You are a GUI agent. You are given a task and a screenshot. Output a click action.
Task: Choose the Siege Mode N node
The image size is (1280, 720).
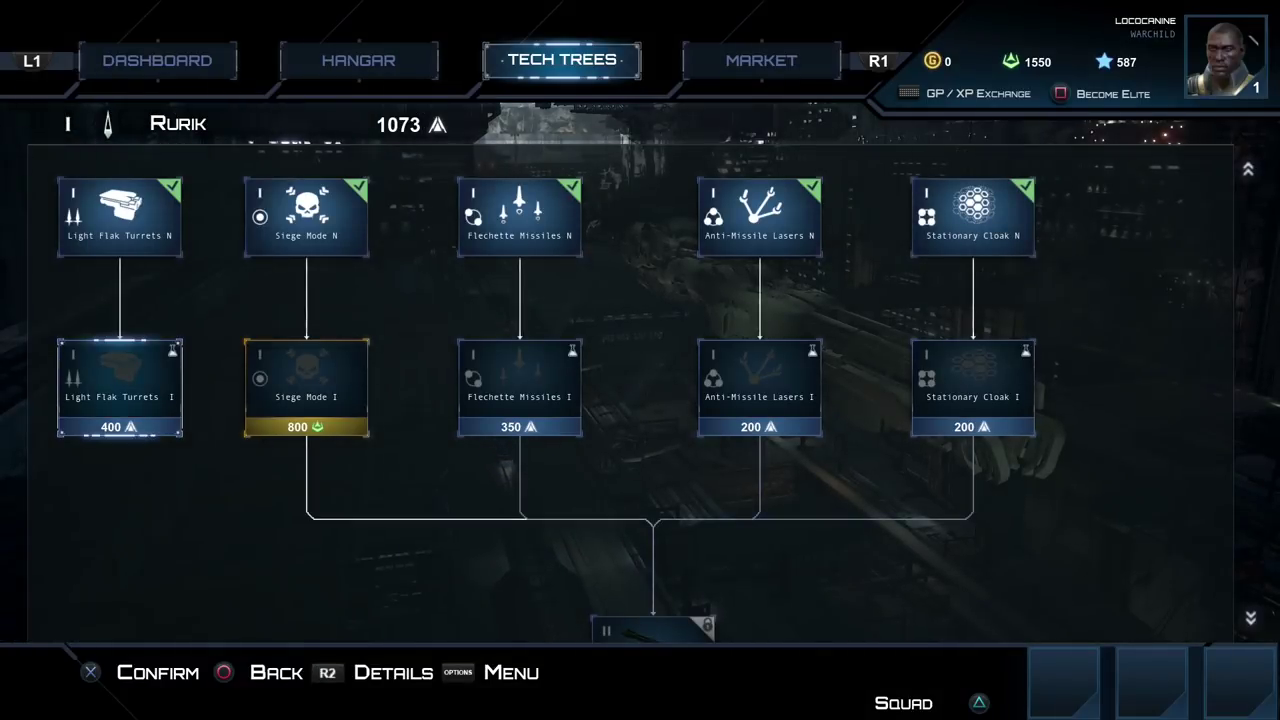coord(306,217)
